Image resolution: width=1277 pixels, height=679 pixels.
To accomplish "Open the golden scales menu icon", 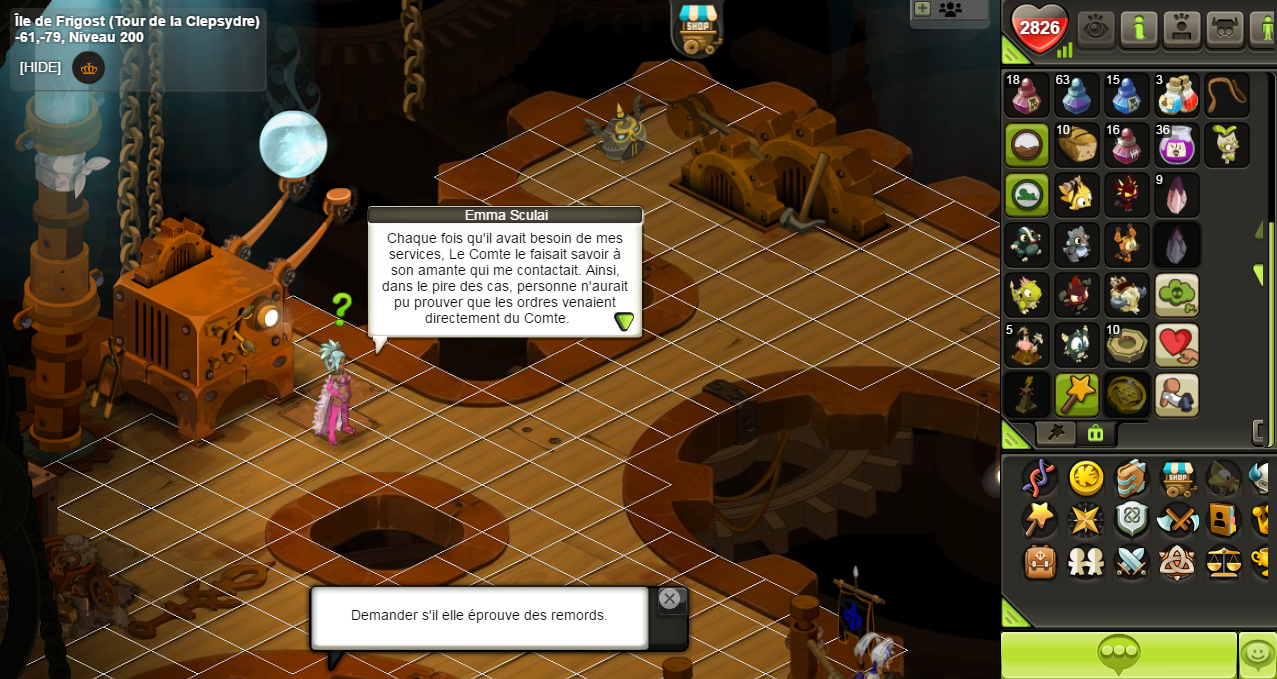I will click(x=1223, y=562).
